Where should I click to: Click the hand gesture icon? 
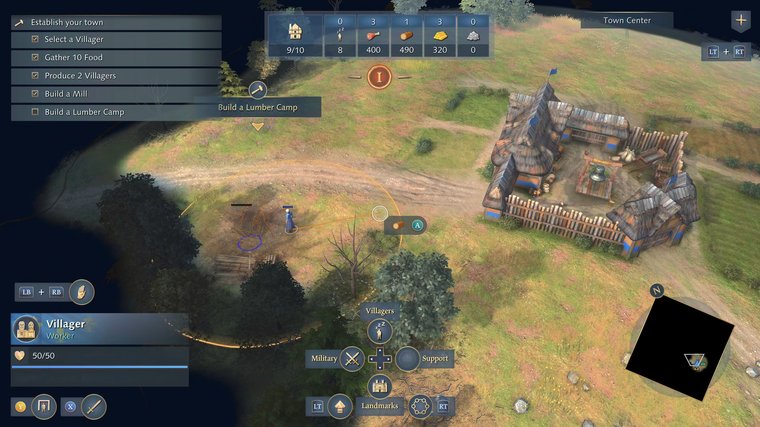tap(82, 292)
